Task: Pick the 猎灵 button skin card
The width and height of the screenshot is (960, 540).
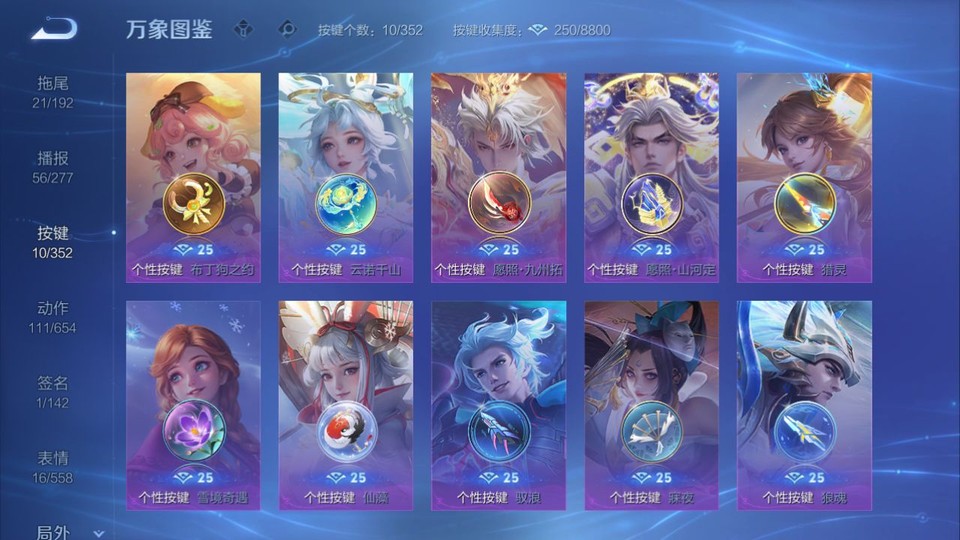Action: [x=804, y=177]
